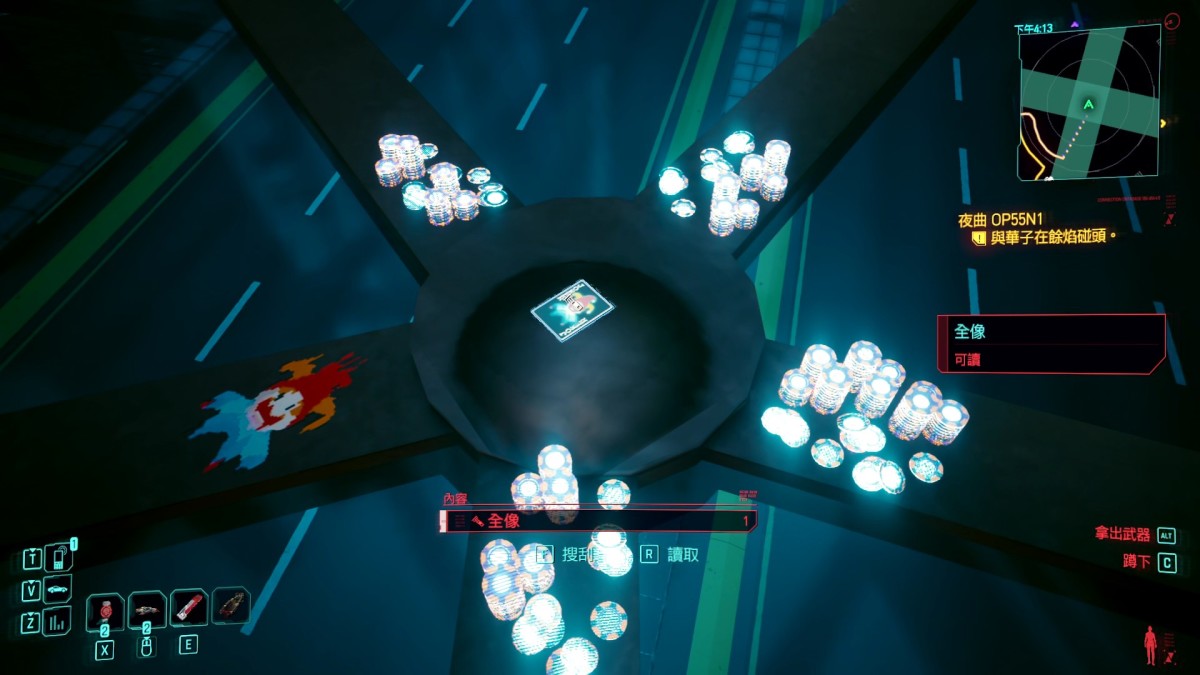Select the red grenade quick slot
The height and width of the screenshot is (675, 1200).
click(x=105, y=611)
